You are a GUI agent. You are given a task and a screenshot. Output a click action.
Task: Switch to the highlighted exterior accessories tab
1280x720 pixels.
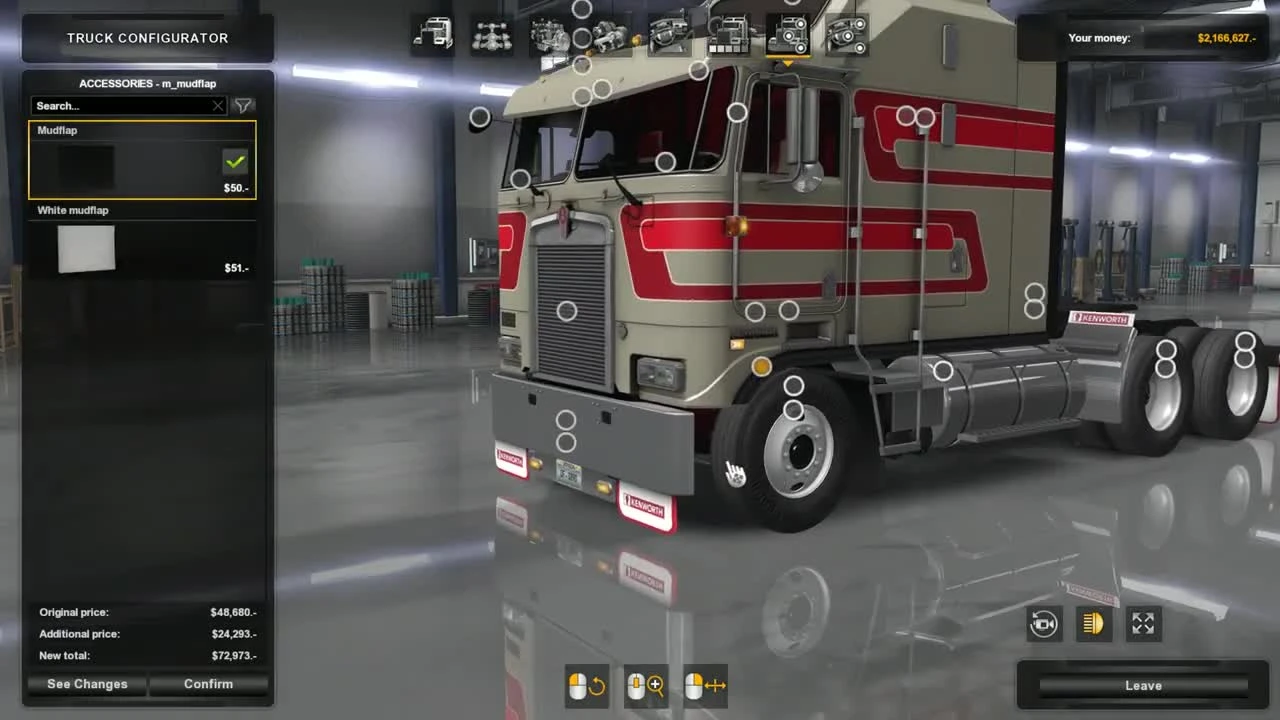click(790, 33)
